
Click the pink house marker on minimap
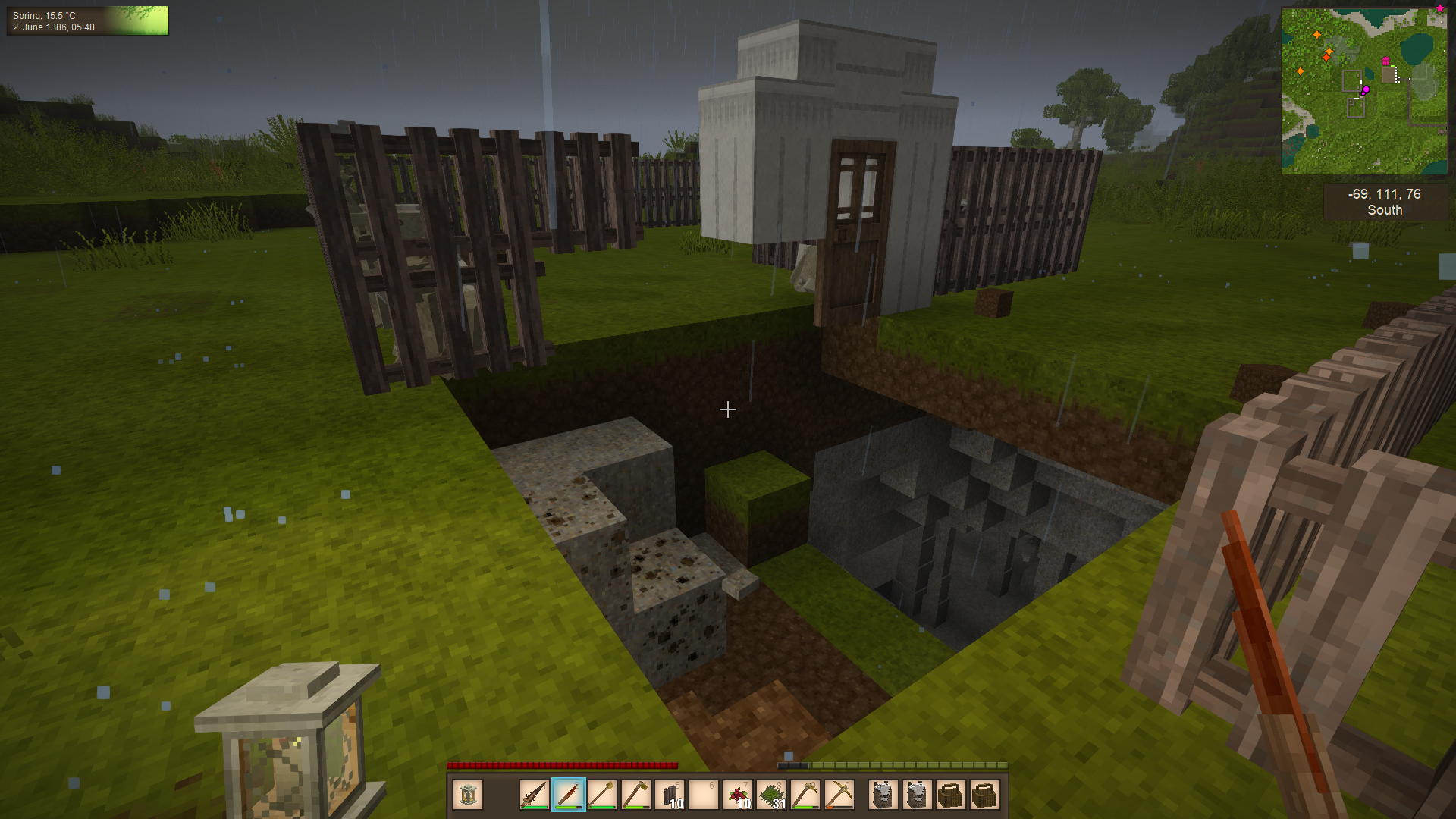click(1385, 61)
